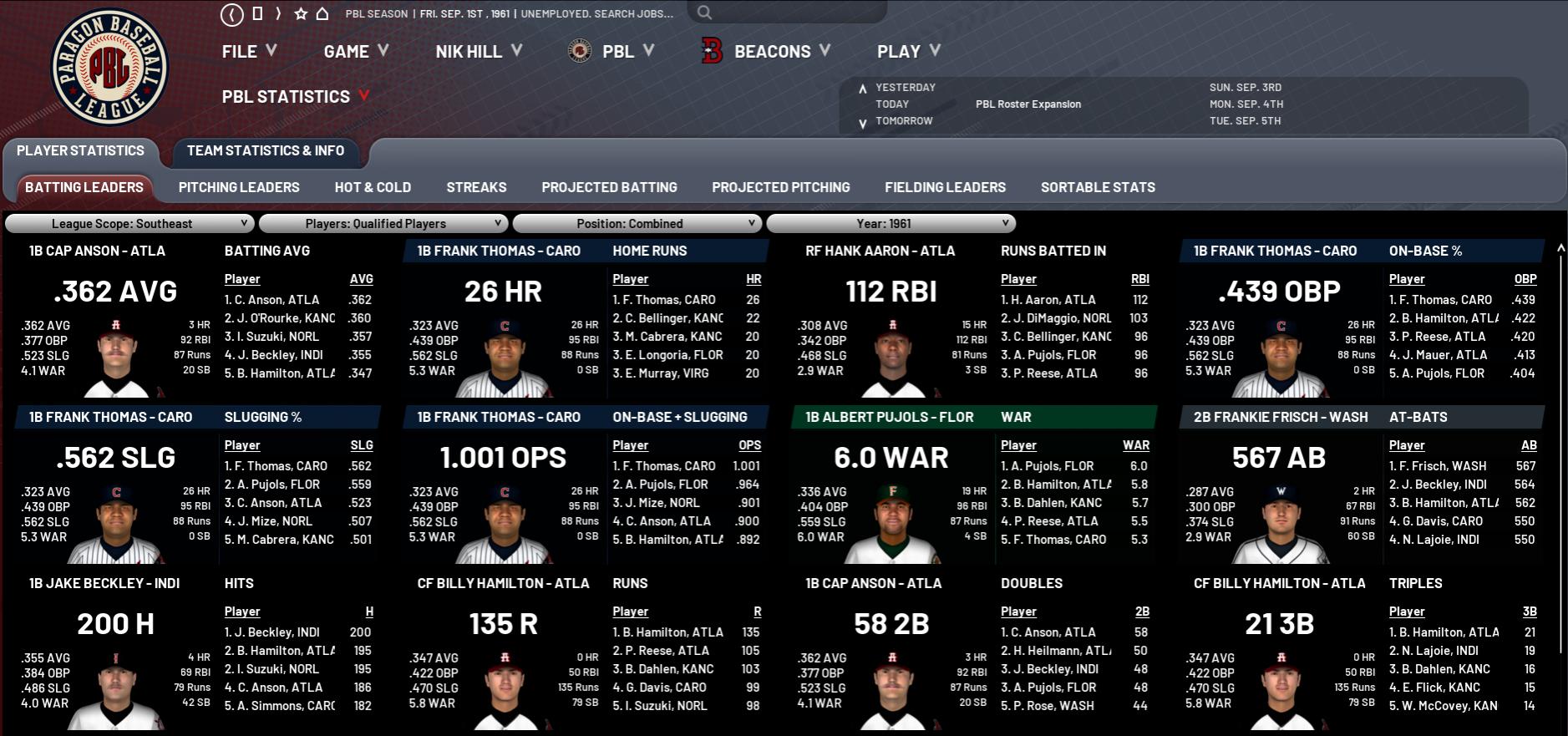Go to Projected Batting tab

tap(609, 188)
